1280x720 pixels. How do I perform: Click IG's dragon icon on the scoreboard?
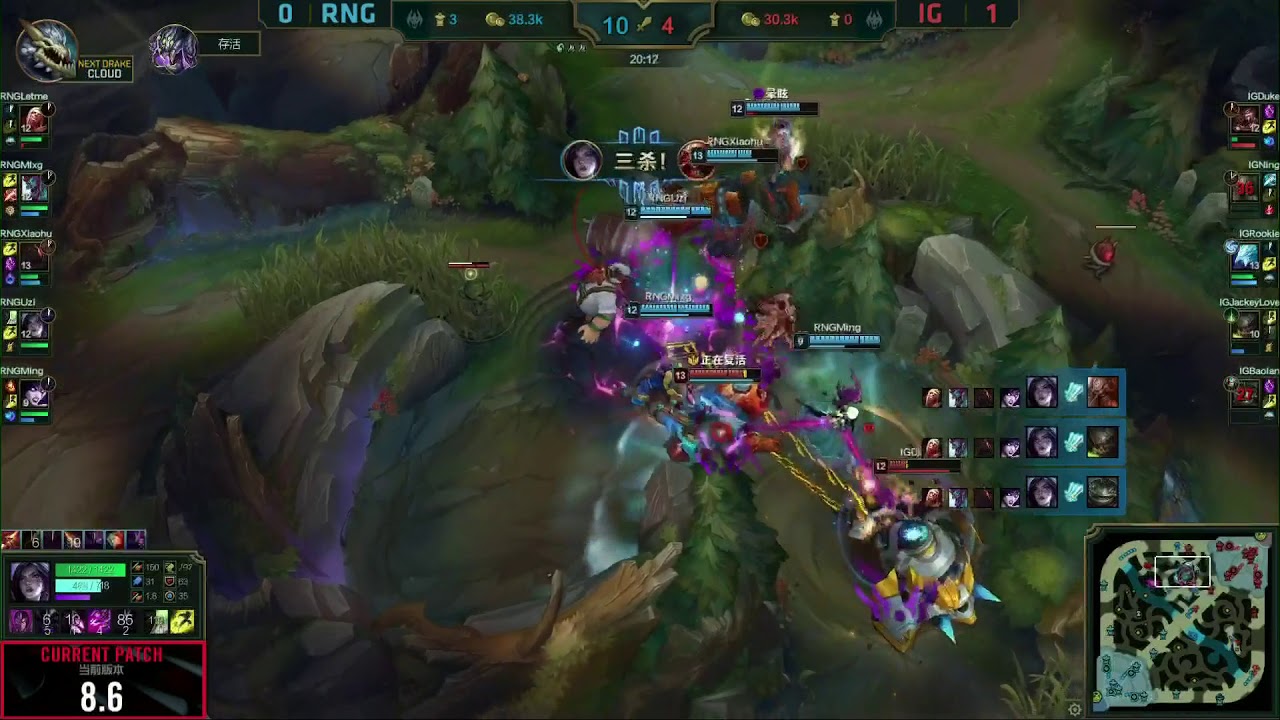point(873,19)
